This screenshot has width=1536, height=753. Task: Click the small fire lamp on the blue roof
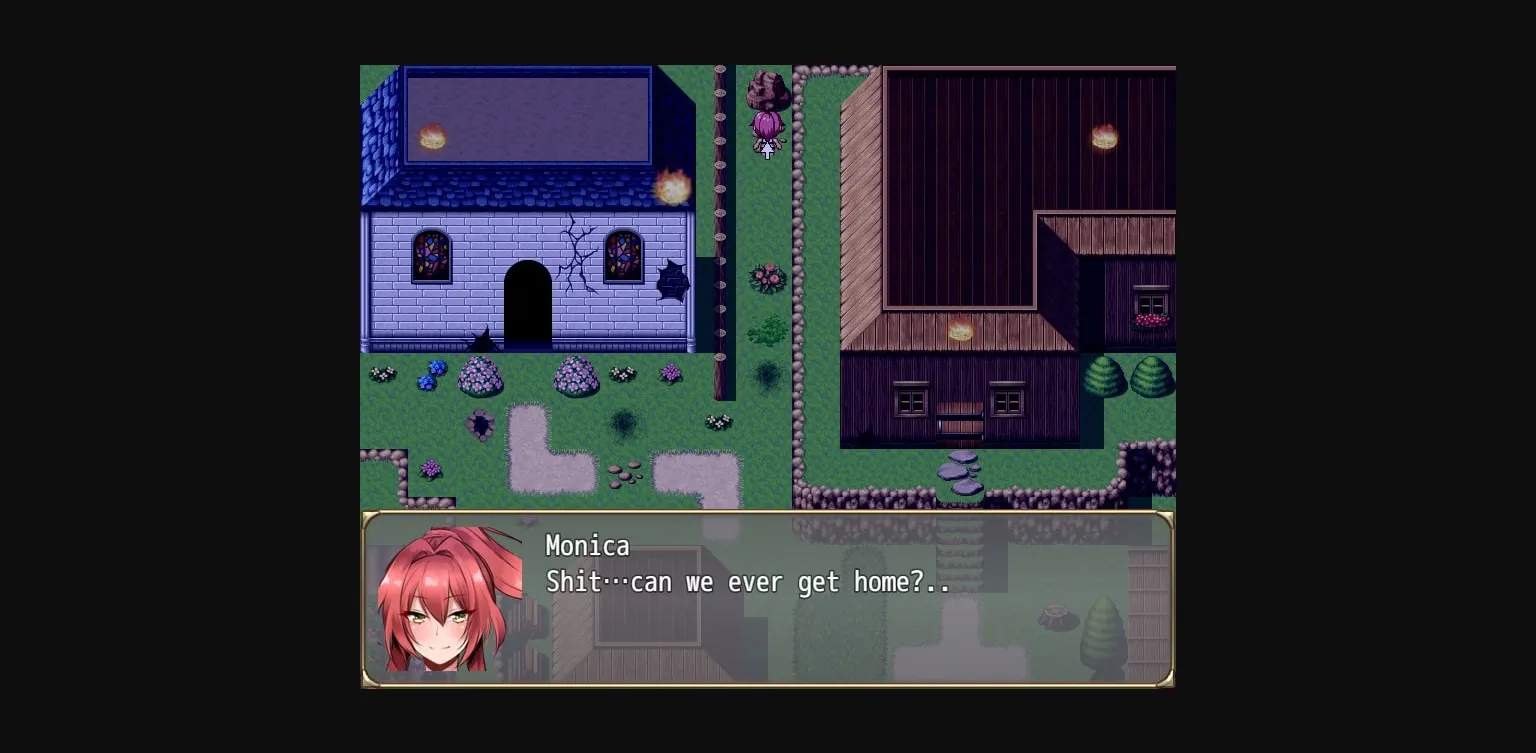432,137
